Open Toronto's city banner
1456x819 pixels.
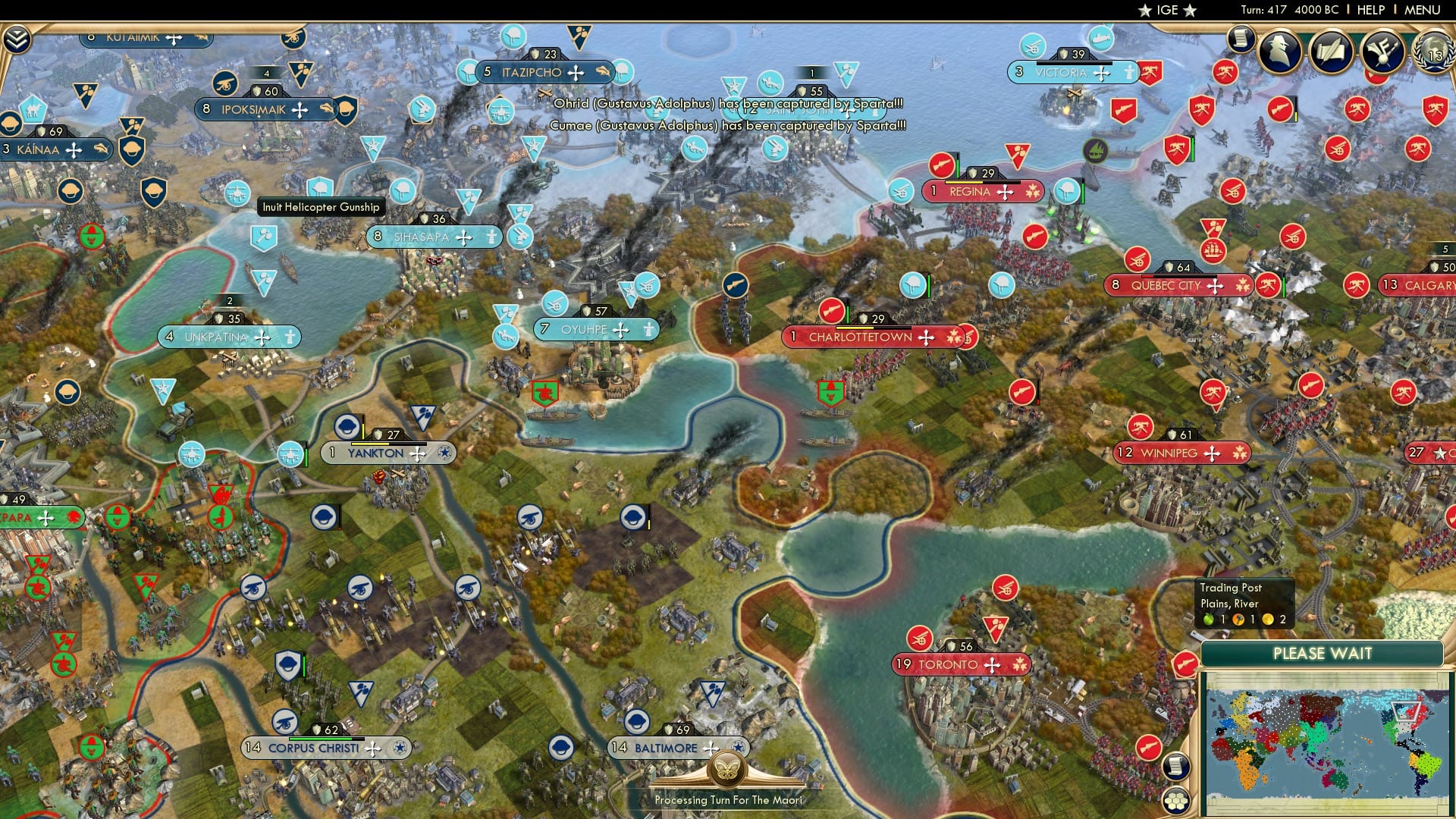coord(961,664)
